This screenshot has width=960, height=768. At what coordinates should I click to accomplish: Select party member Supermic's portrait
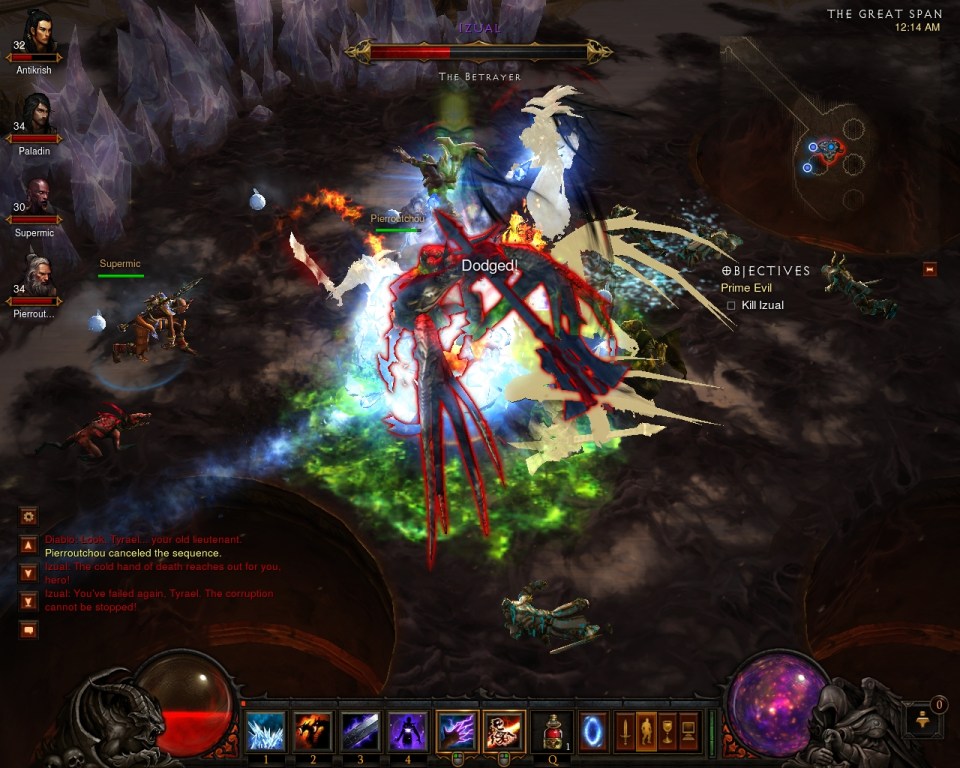point(36,201)
